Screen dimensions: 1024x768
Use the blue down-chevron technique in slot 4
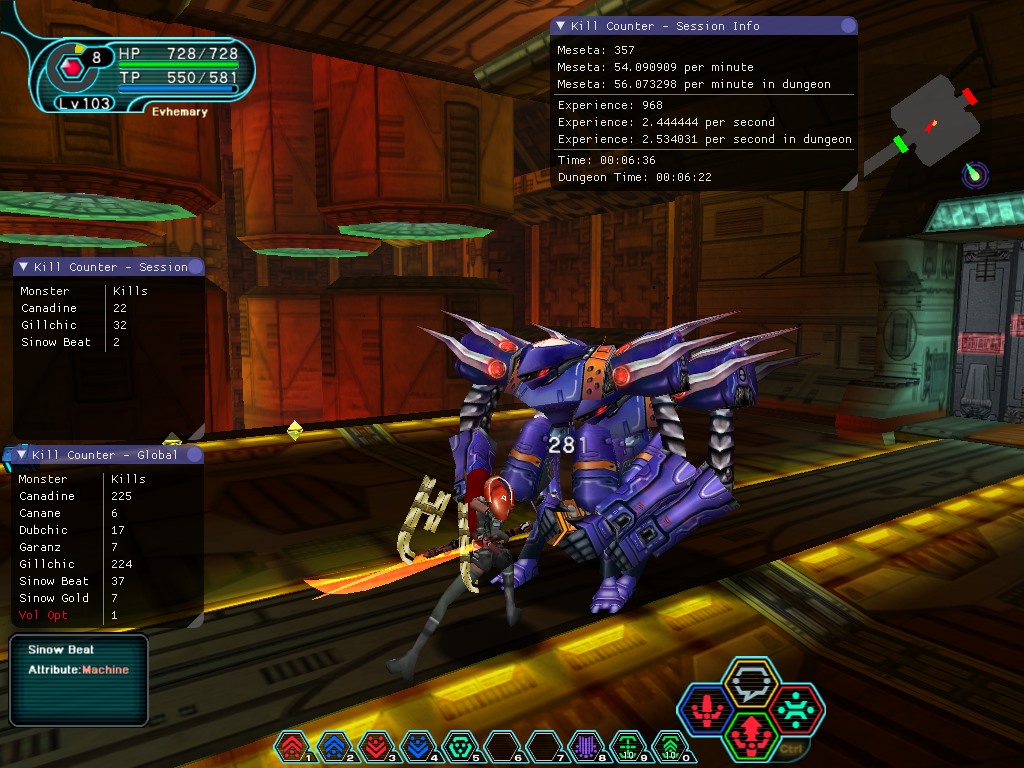tap(419, 745)
